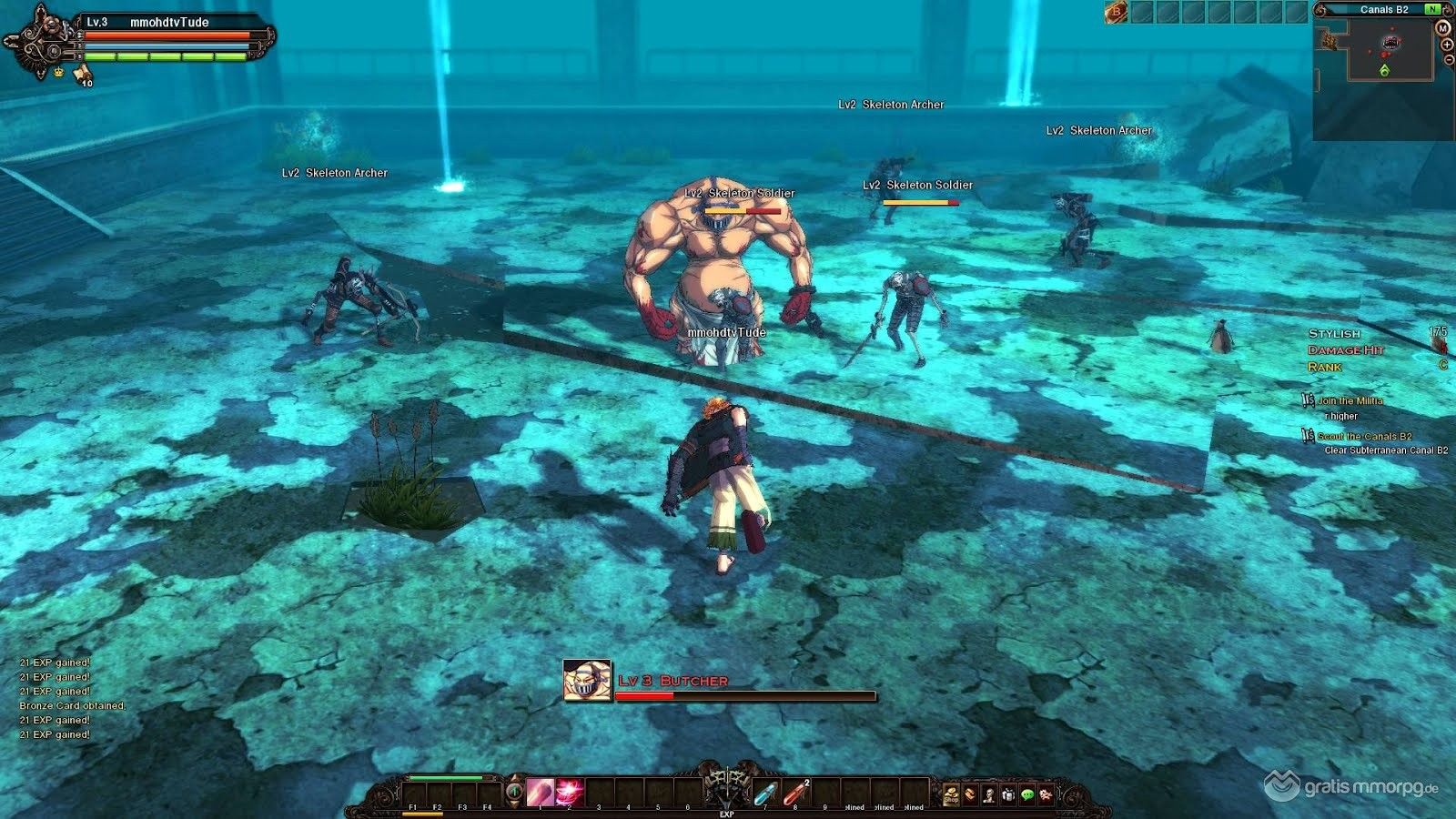The image size is (1456, 819).
Task: Click the scroll icon under the player bars
Action: tap(82, 73)
